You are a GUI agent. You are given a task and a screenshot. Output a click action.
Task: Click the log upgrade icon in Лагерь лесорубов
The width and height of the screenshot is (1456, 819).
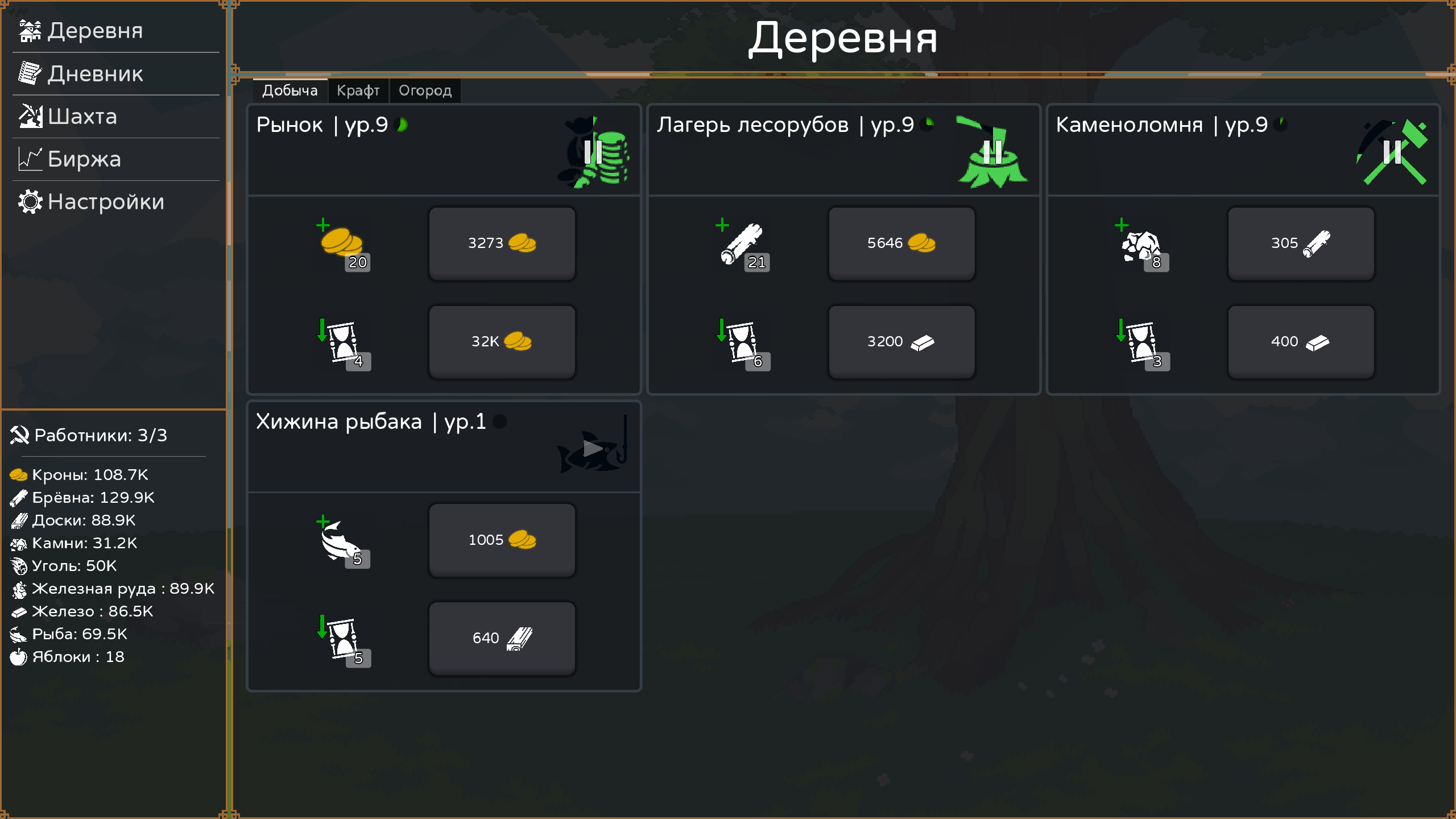click(x=742, y=243)
